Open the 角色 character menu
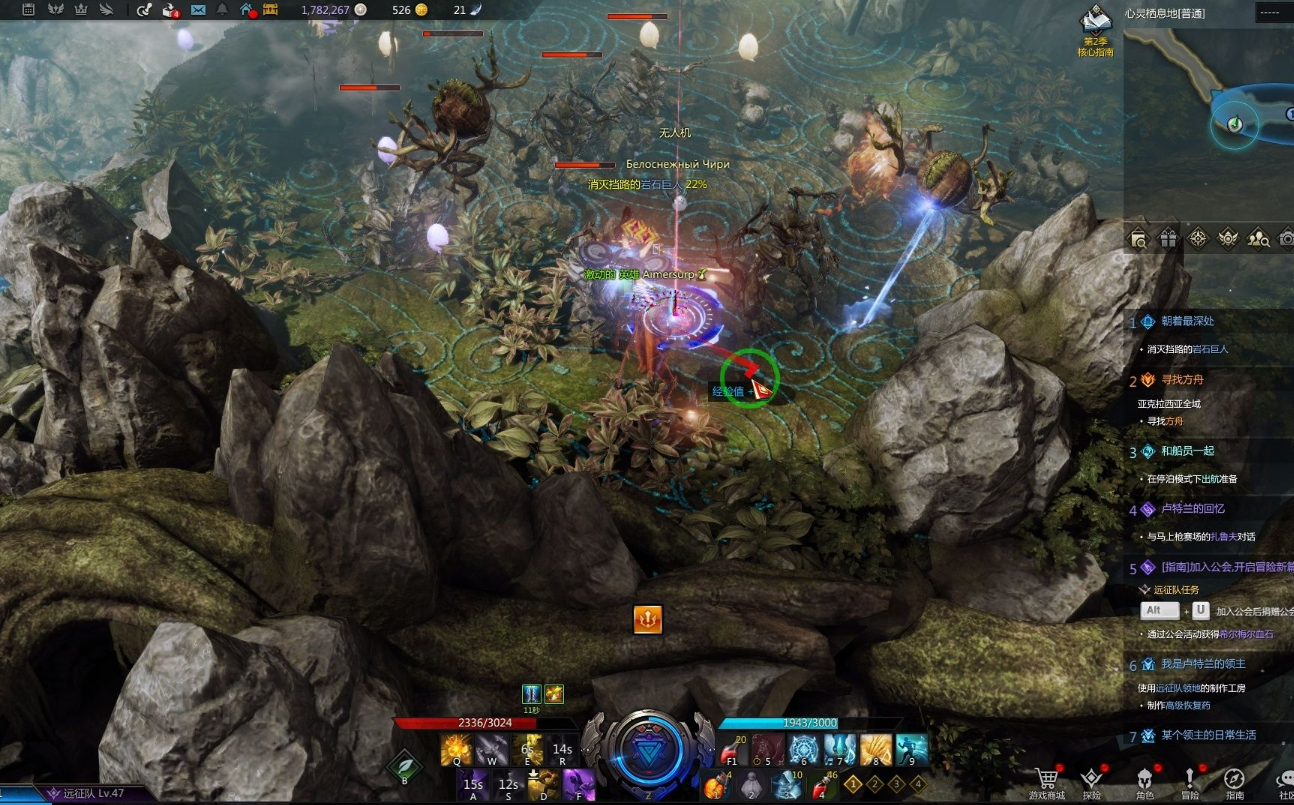 1144,780
